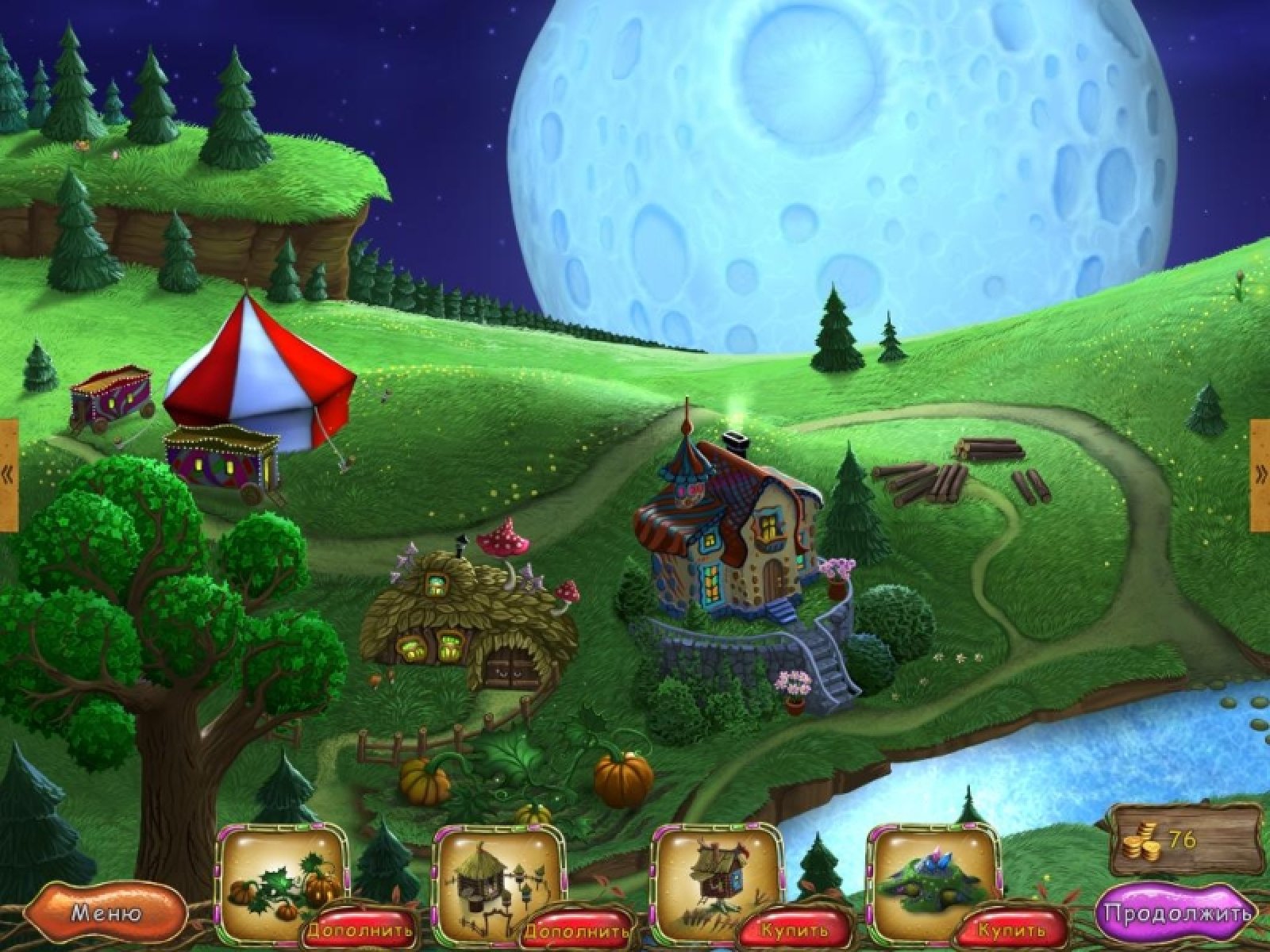Click Дополнить under the straw hut tile

click(x=580, y=930)
